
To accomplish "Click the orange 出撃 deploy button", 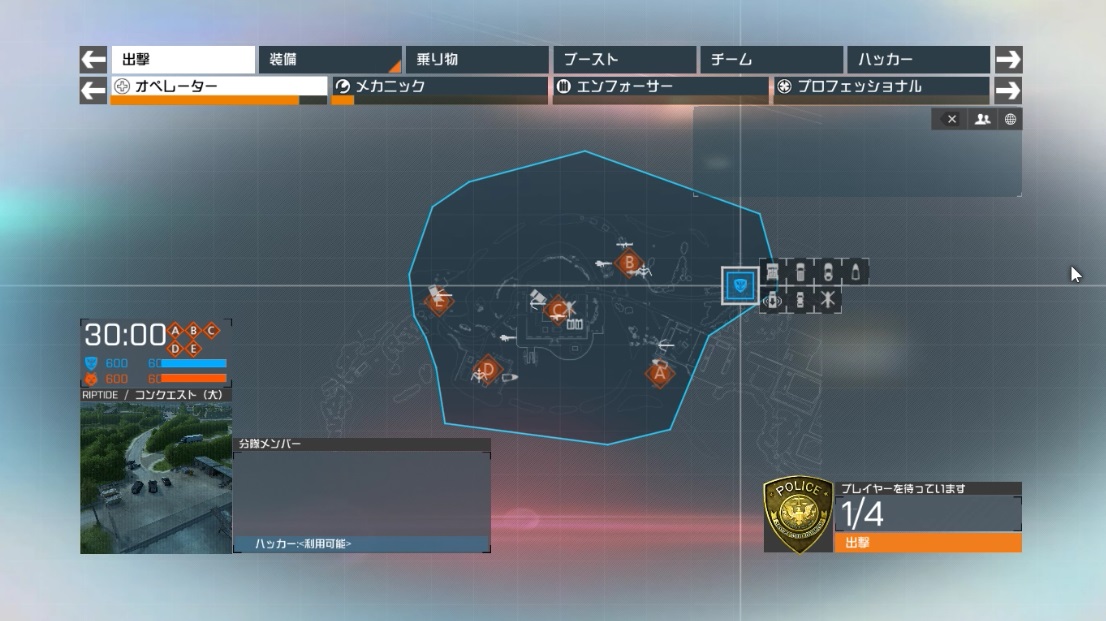I will [x=927, y=542].
